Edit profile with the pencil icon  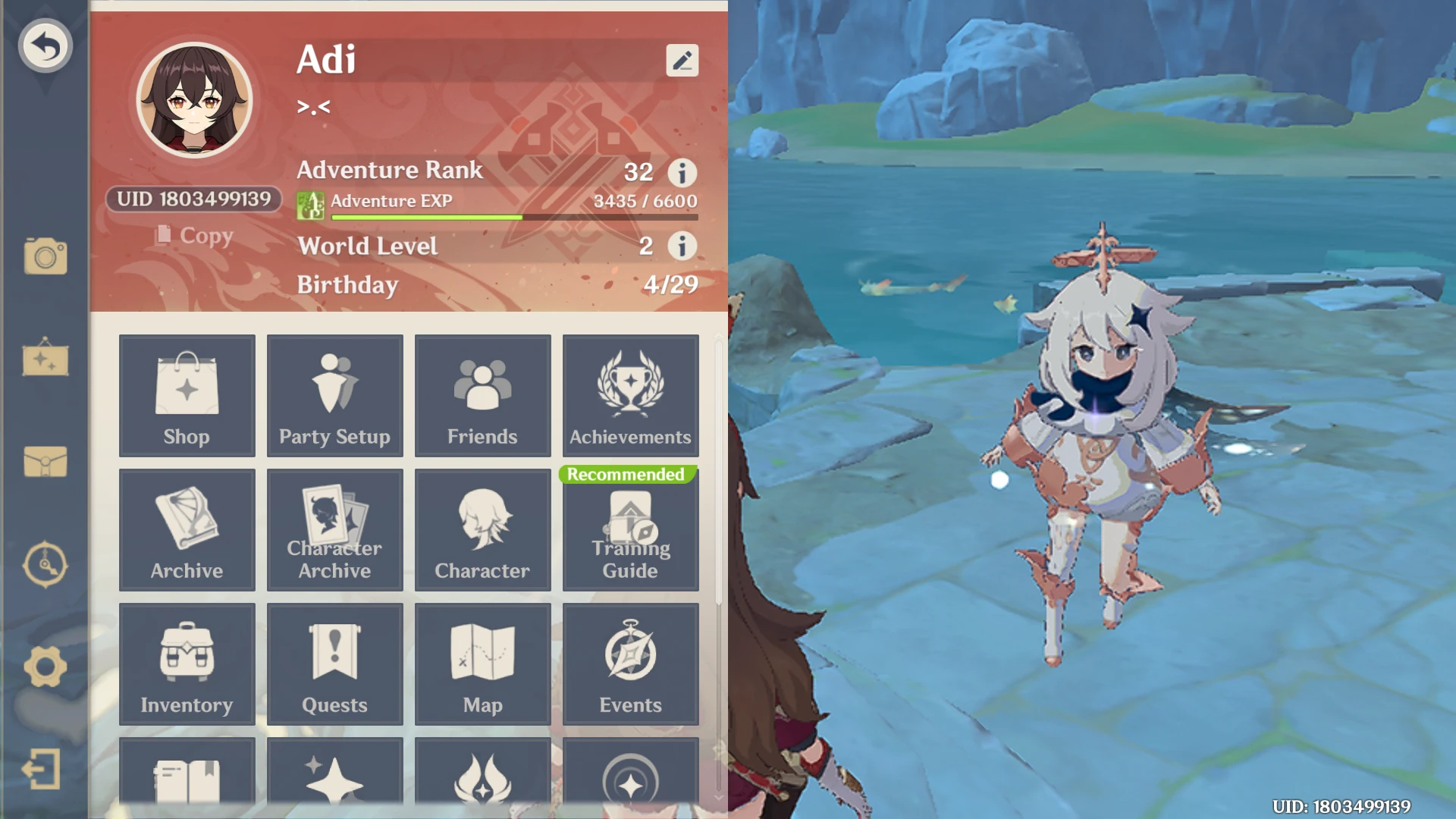(x=682, y=60)
